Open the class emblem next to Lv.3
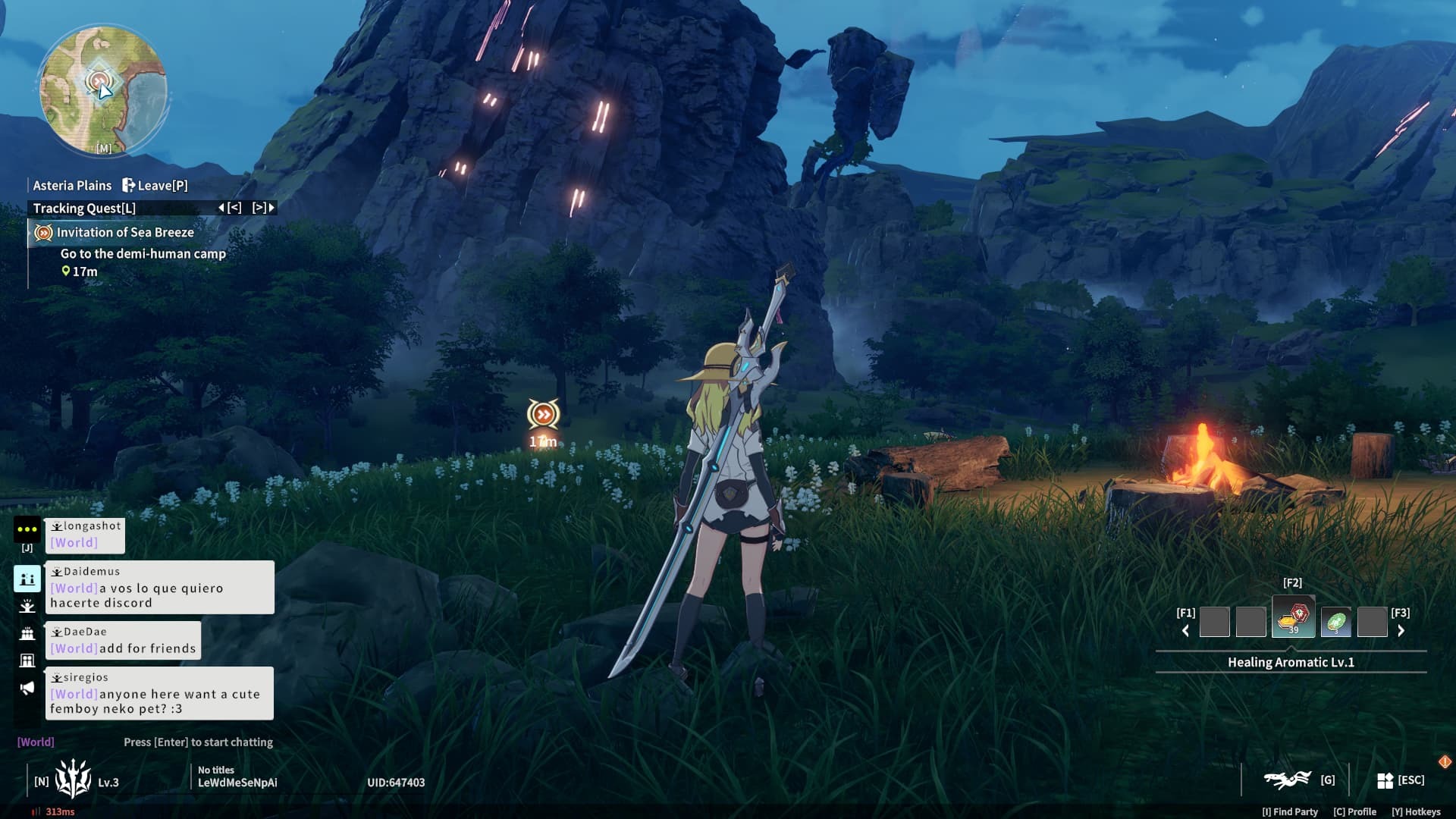 [73, 780]
